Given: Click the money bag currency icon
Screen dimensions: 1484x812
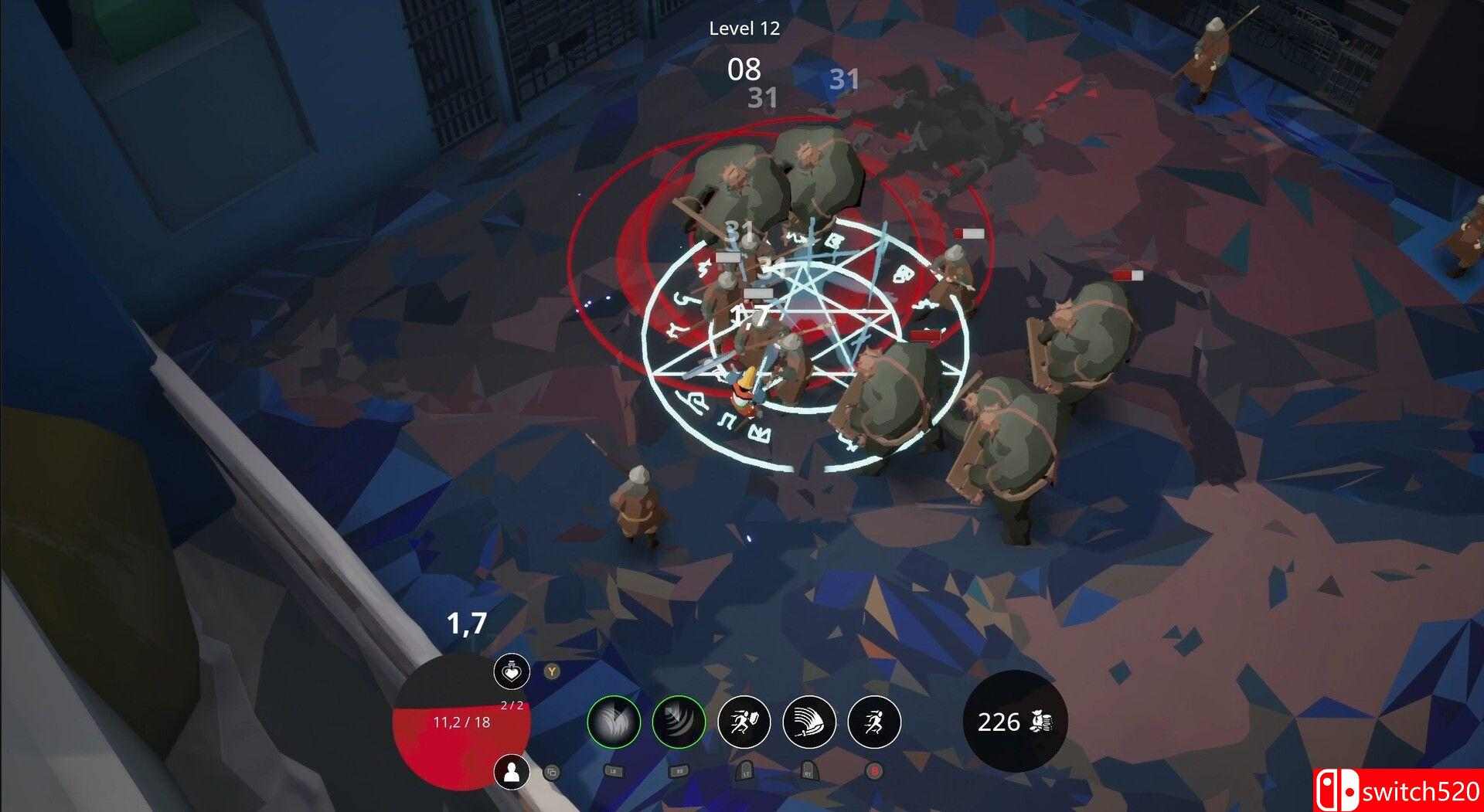Looking at the screenshot, I should pyautogui.click(x=1041, y=721).
